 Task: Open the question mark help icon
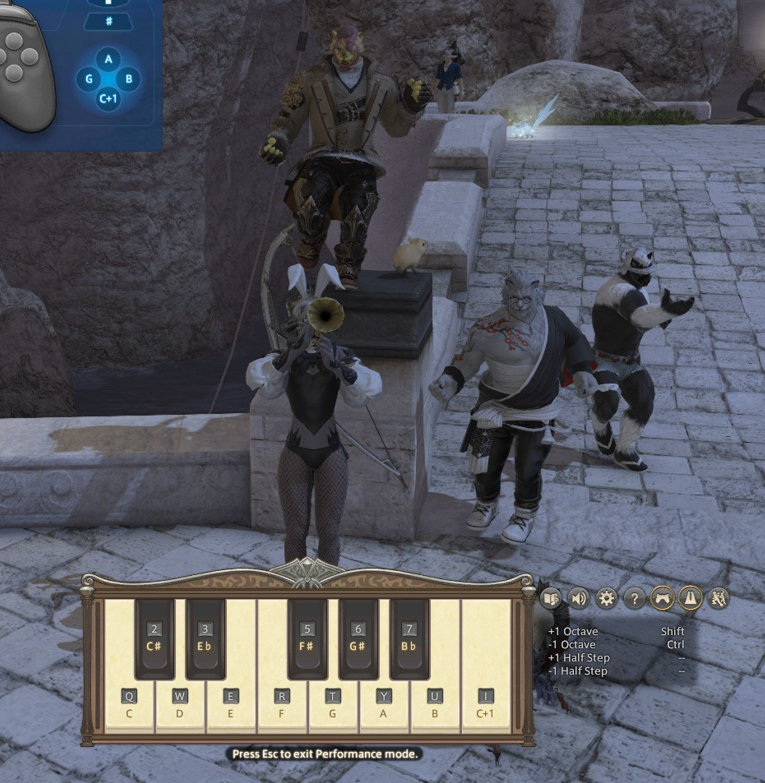(634, 598)
